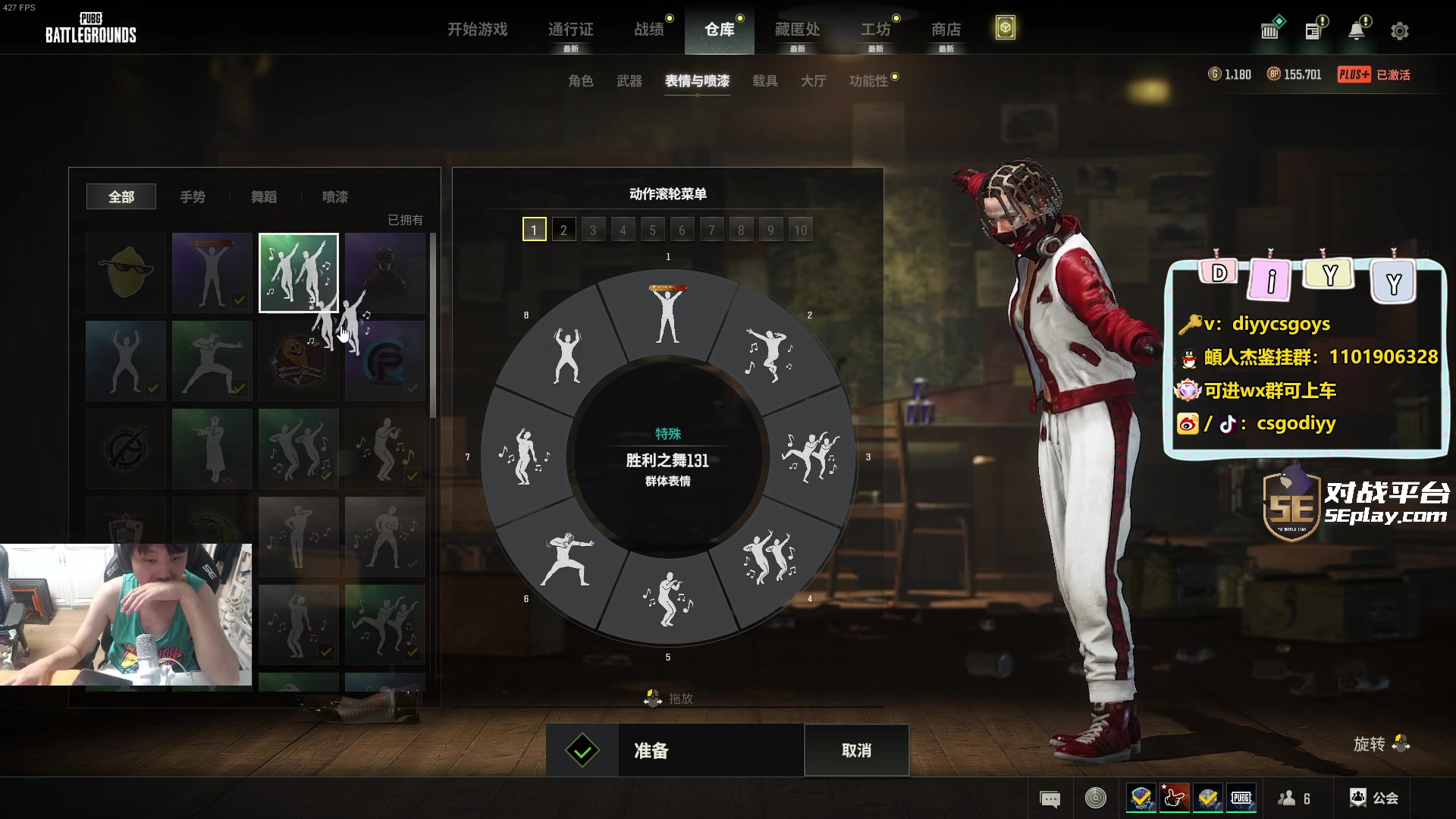
Task: Show the 喷漆 sprays filter
Action: 335,197
